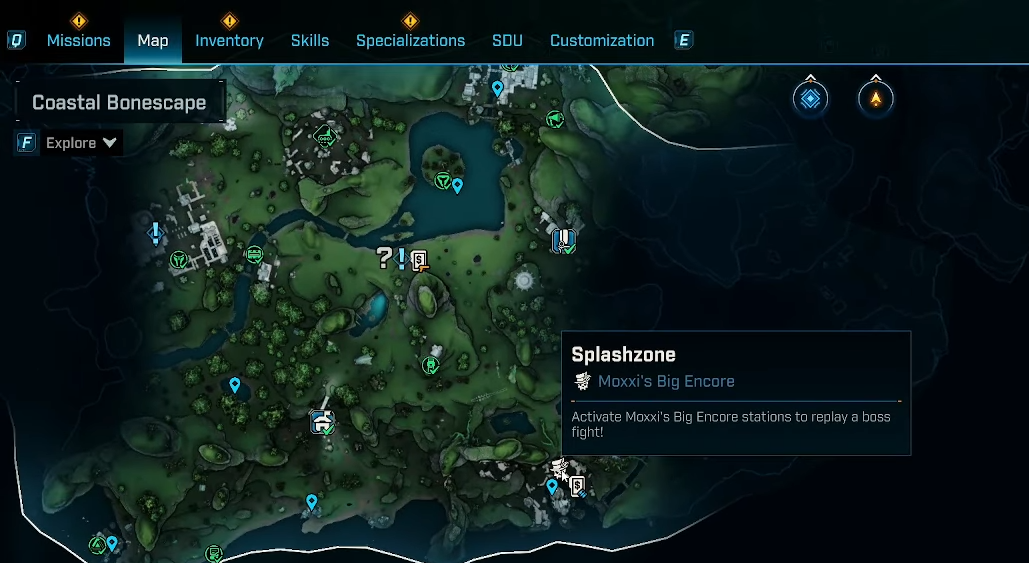Open the Specializations tab

(x=410, y=41)
